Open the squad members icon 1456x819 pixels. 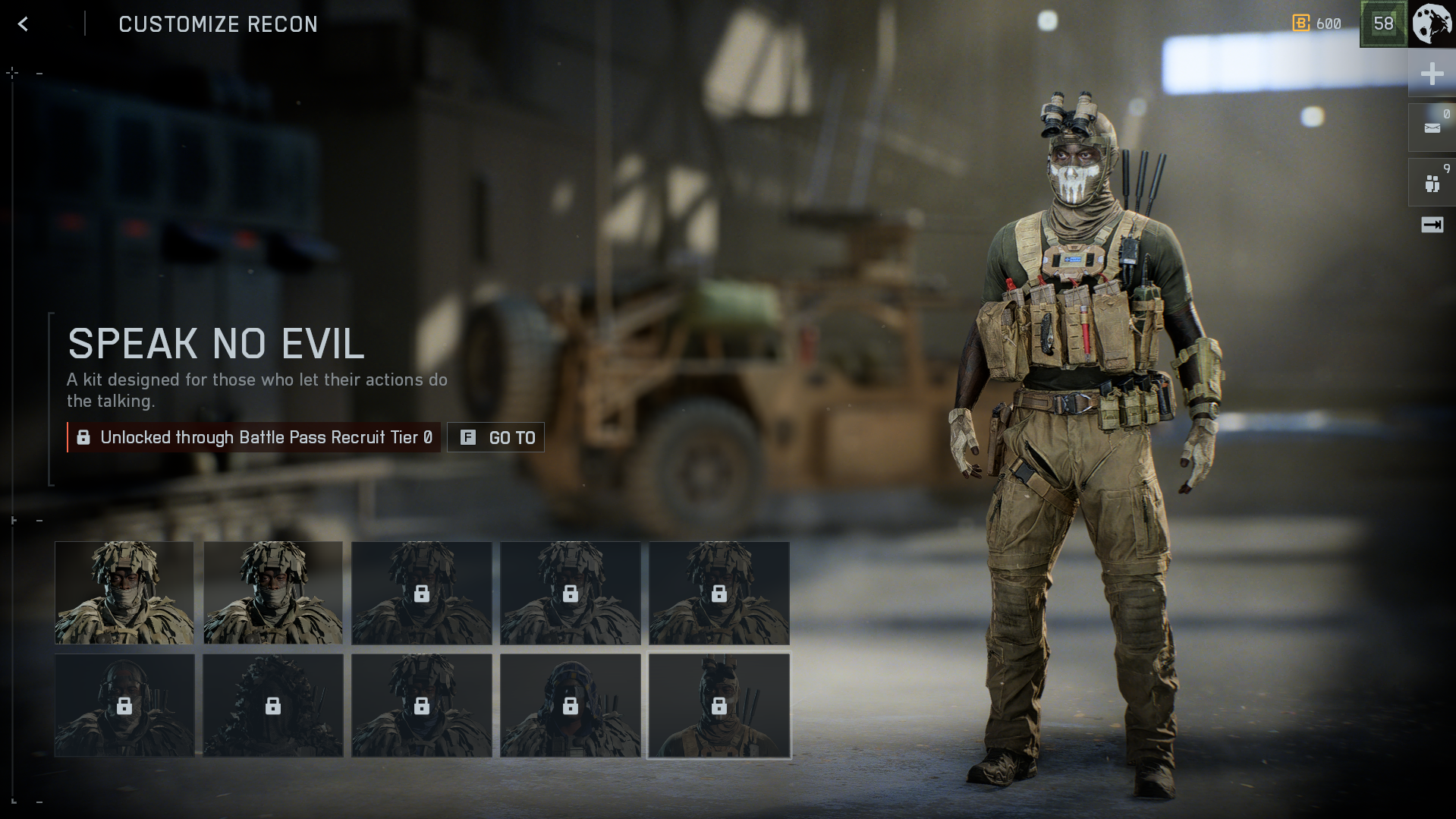[x=1432, y=183]
